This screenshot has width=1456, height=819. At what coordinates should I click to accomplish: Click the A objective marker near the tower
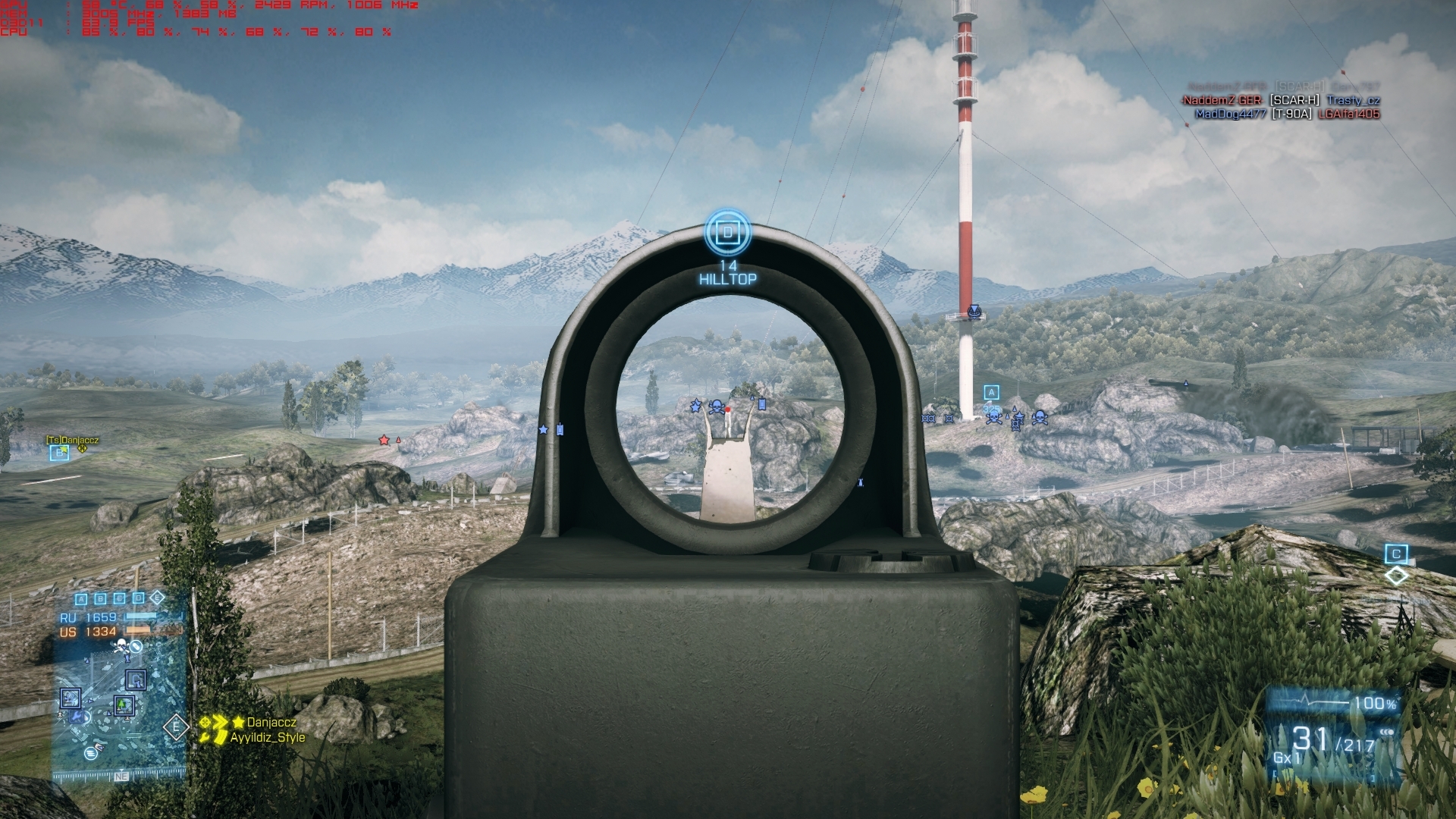pos(991,392)
